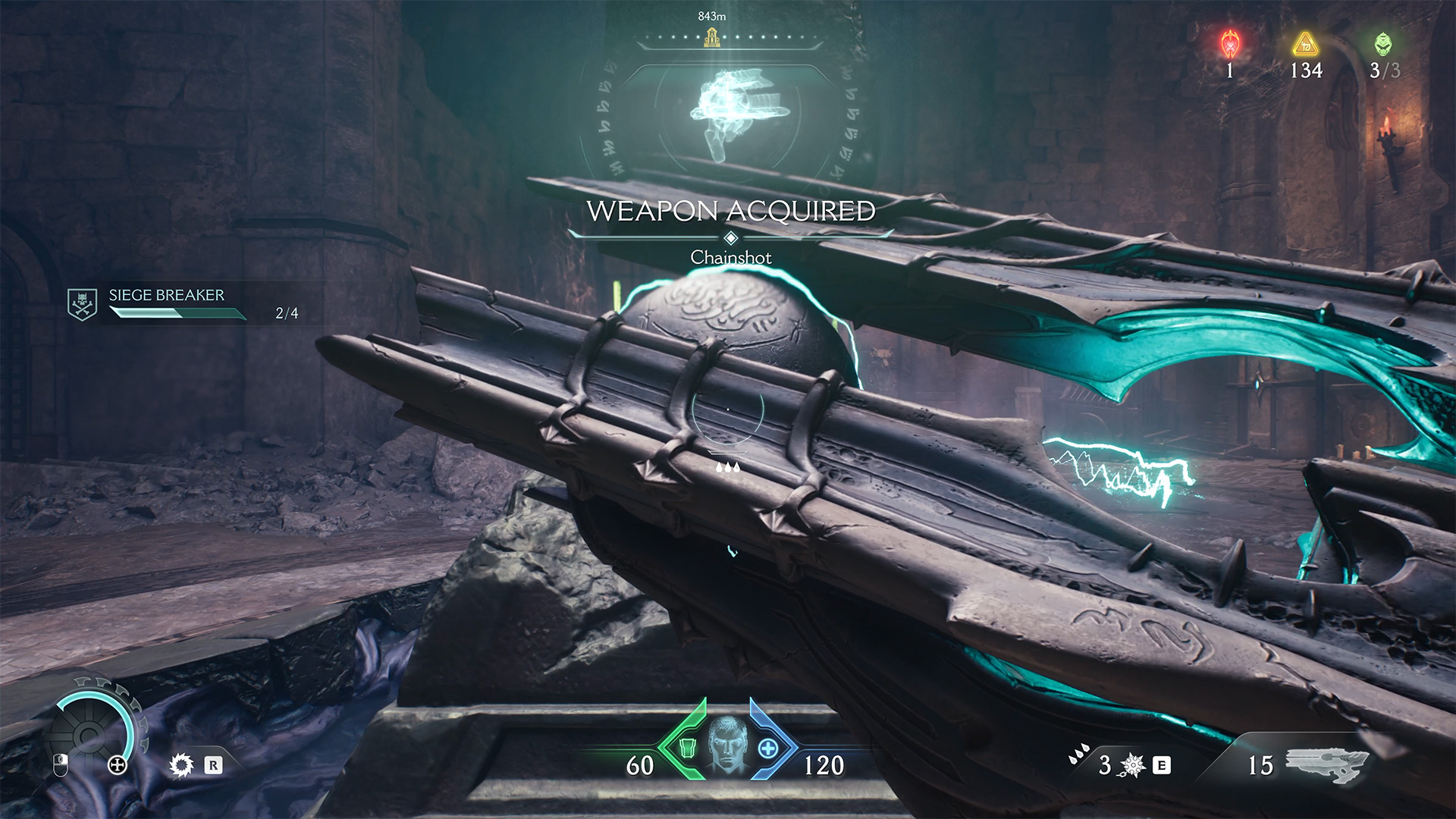Click the Slayer face portrait
The width and height of the screenshot is (1456, 819).
pos(728,746)
